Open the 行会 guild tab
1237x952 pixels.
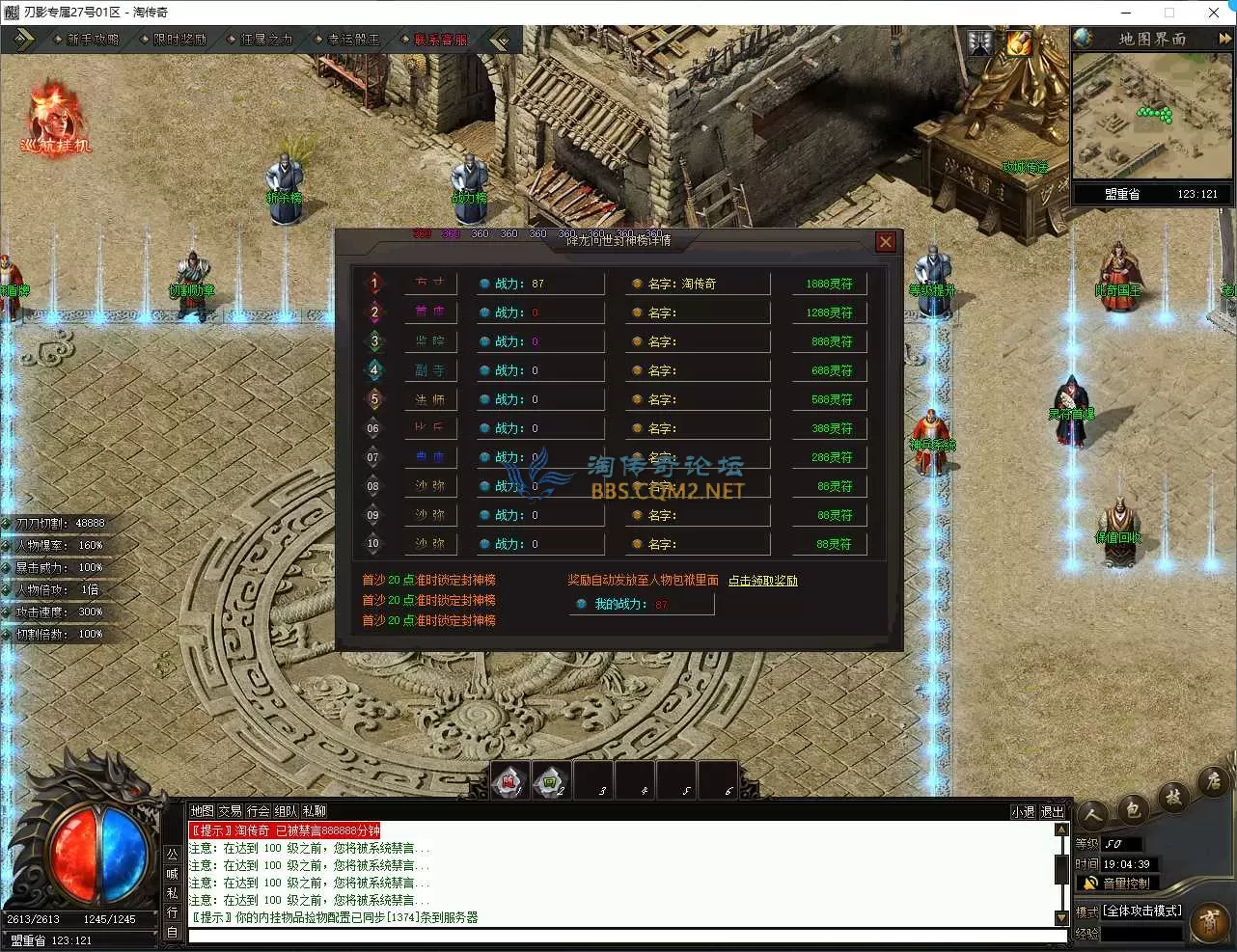(258, 811)
